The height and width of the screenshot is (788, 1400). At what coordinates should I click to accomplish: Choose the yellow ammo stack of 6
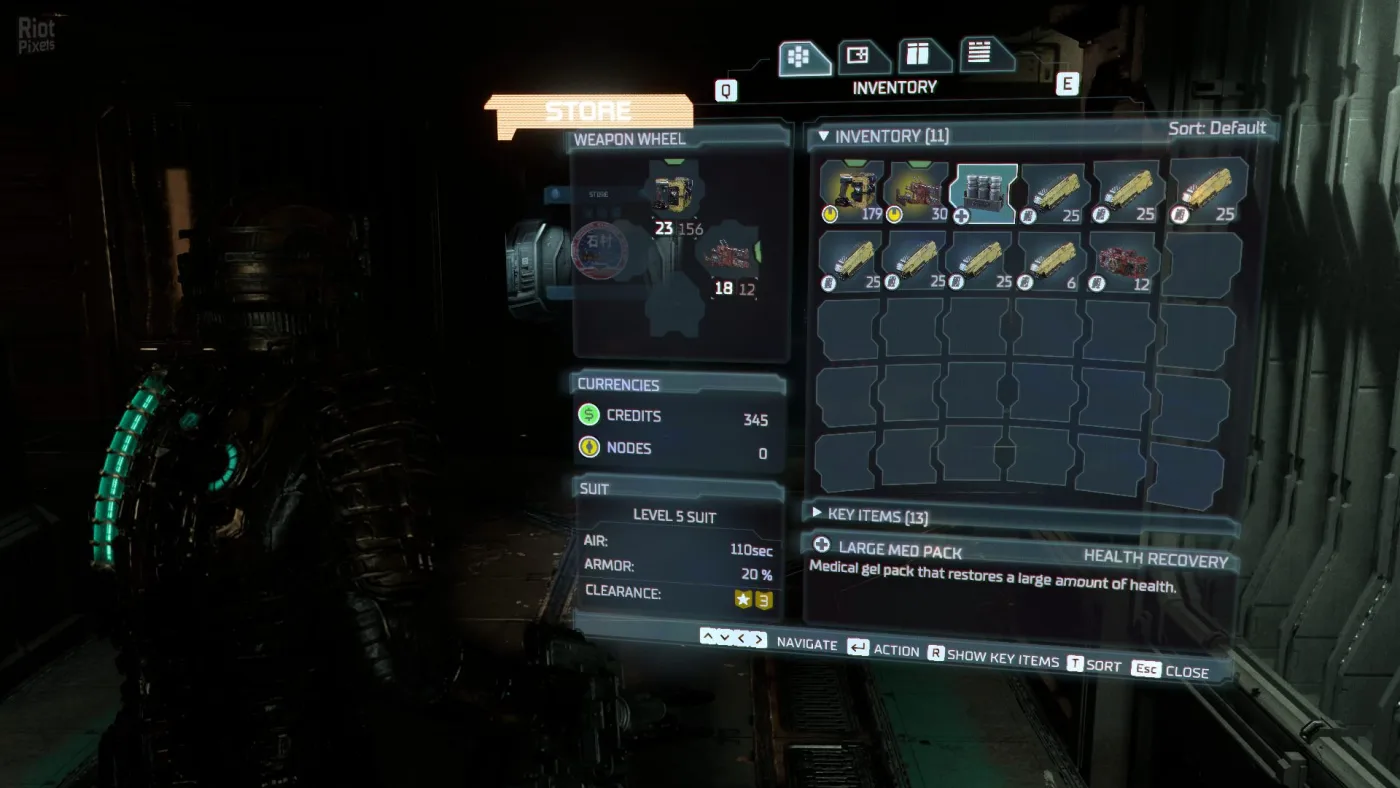1053,262
